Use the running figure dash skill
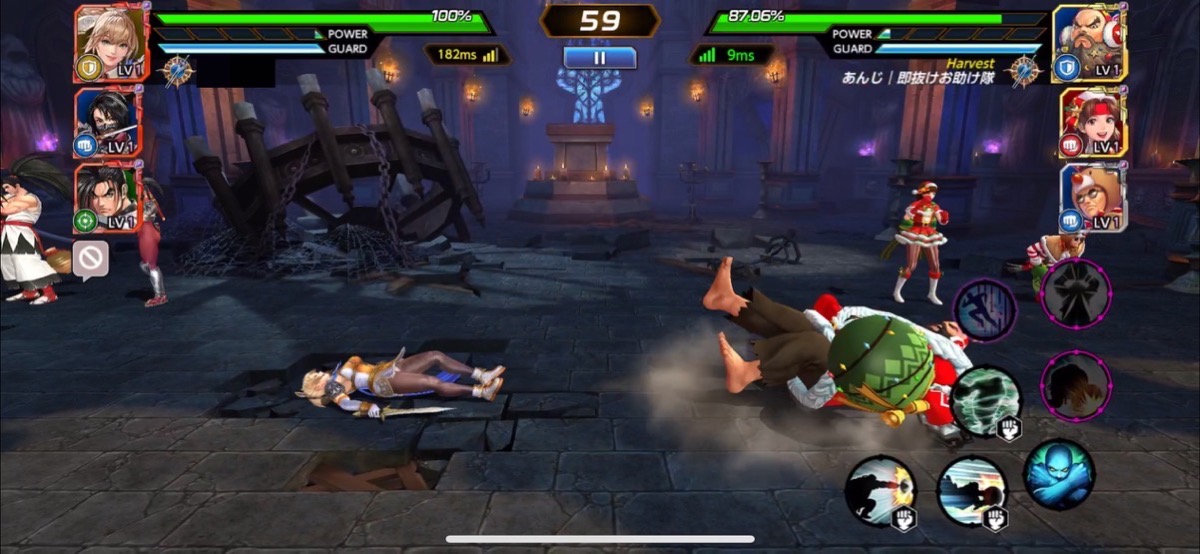Image resolution: width=1200 pixels, height=554 pixels. 985,310
